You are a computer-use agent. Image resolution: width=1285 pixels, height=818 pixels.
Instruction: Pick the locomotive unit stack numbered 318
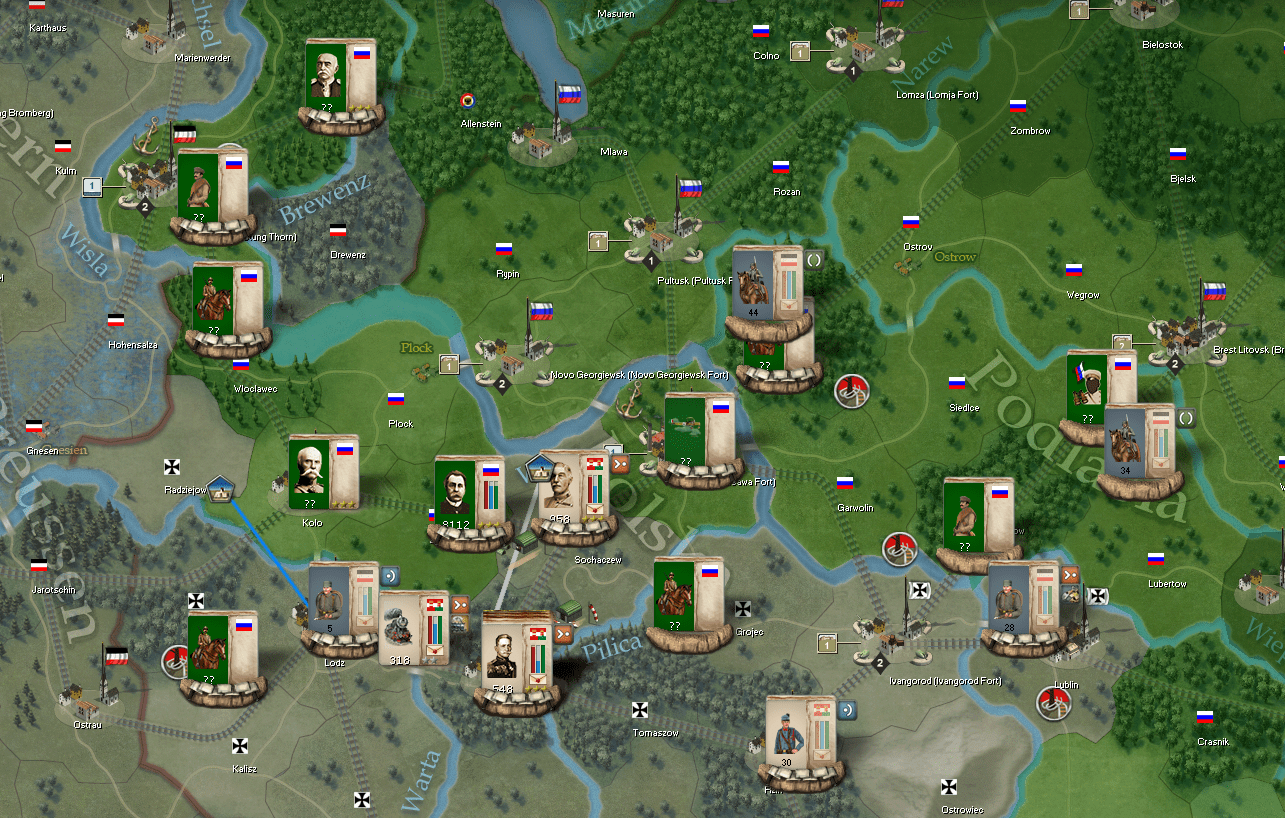point(414,628)
